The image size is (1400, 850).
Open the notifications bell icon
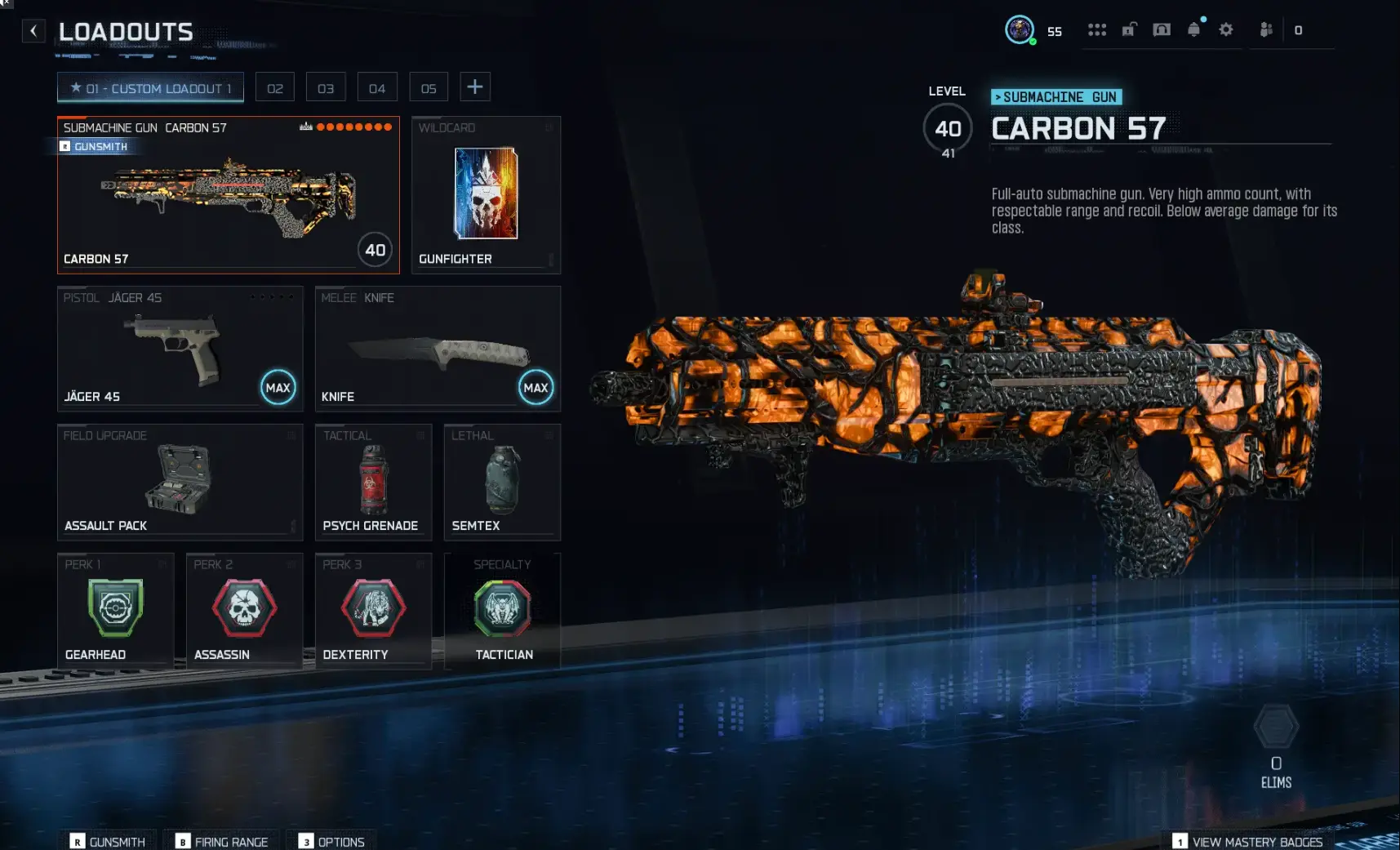pos(1194,29)
